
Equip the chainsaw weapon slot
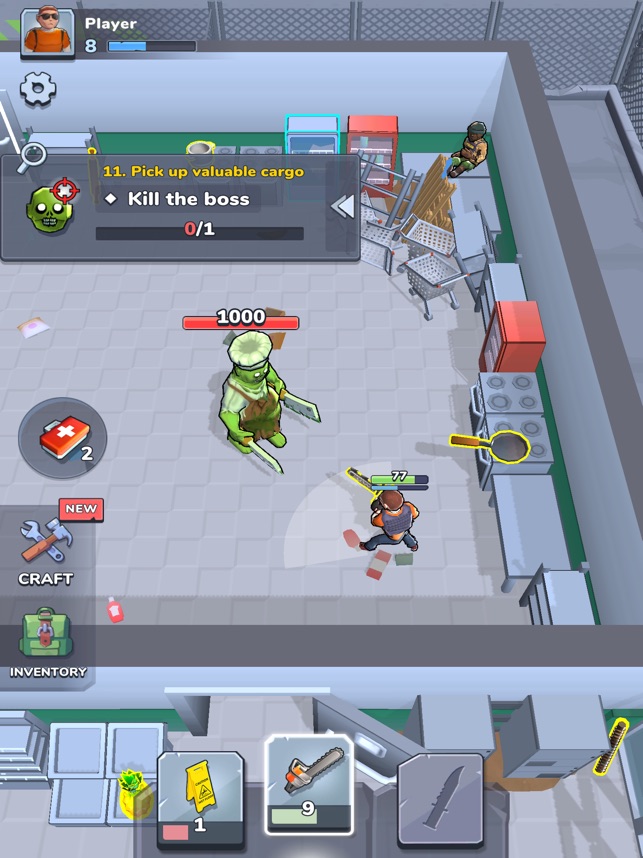309,784
